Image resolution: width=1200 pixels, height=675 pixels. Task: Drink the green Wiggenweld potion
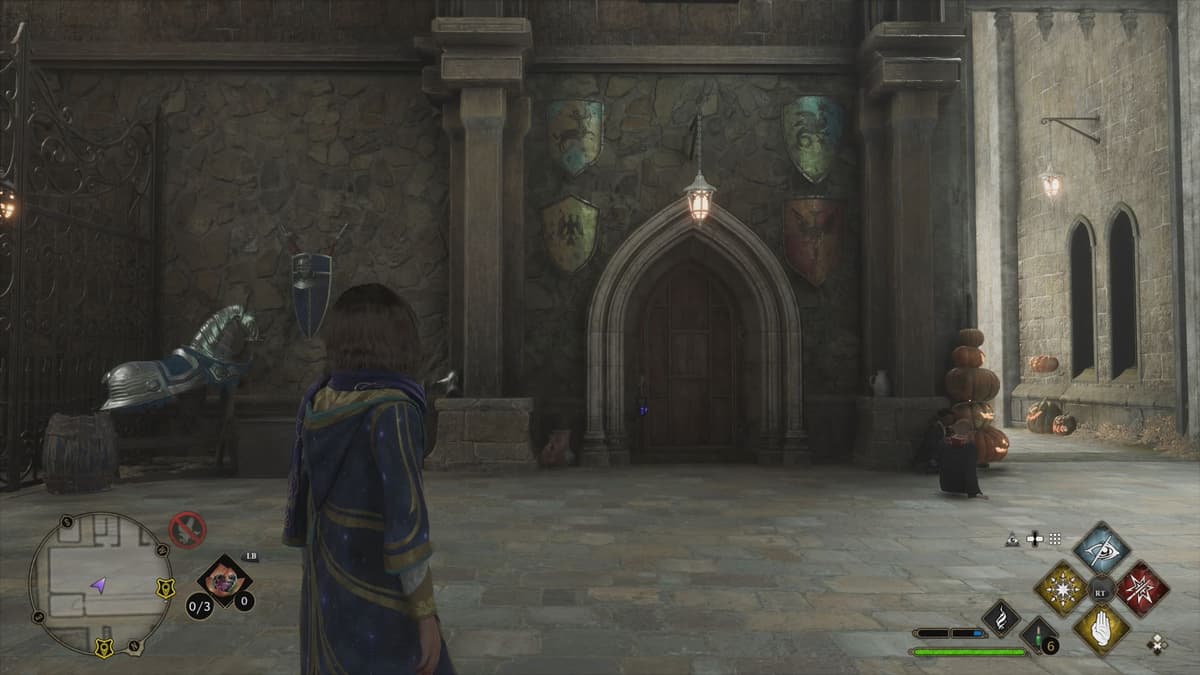click(1036, 635)
